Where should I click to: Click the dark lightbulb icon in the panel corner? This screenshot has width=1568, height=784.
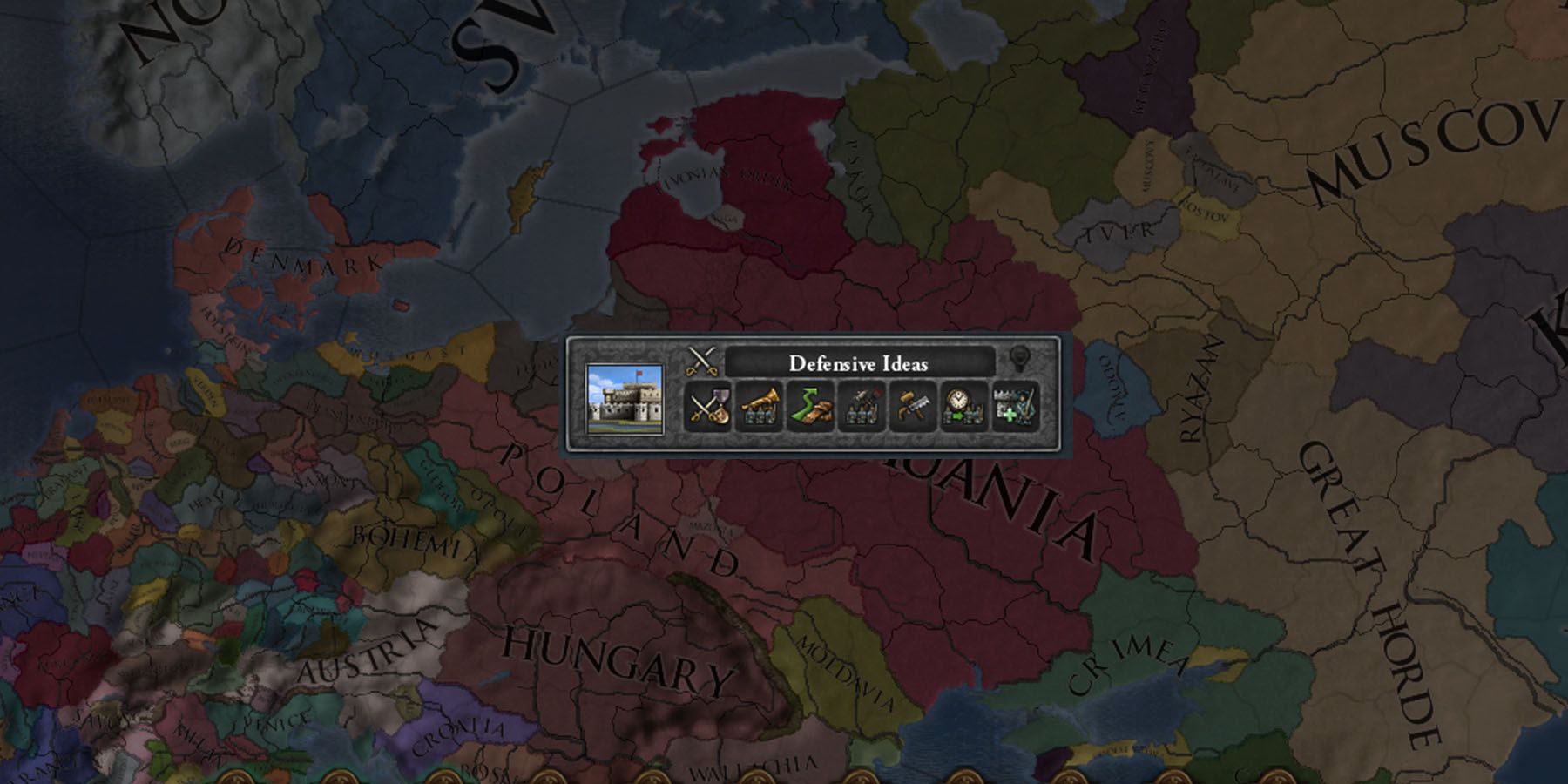1021,357
